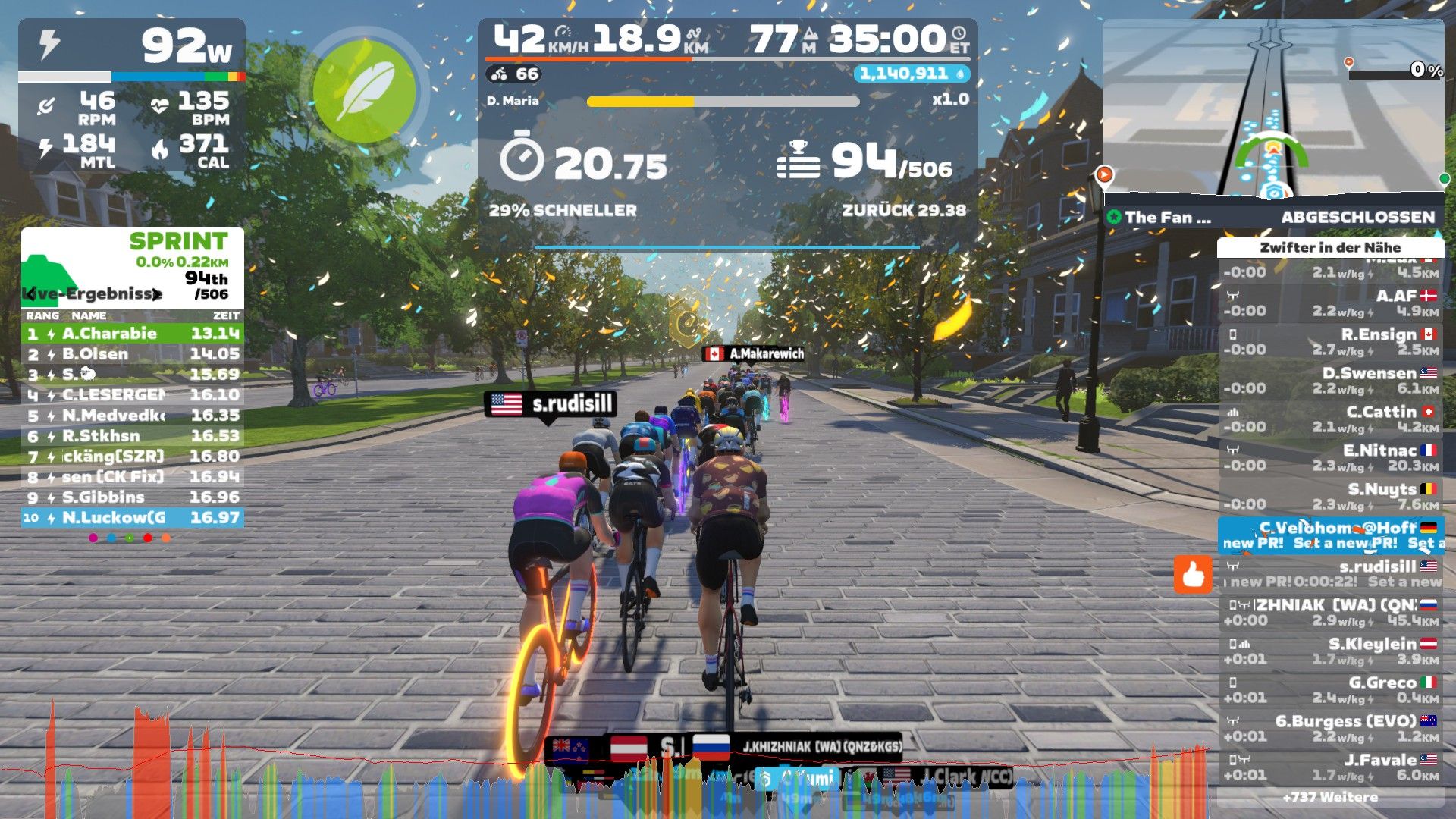Choose D.Swensen in nearby Zwifters list
Screen dimensions: 1456x819
1331,380
